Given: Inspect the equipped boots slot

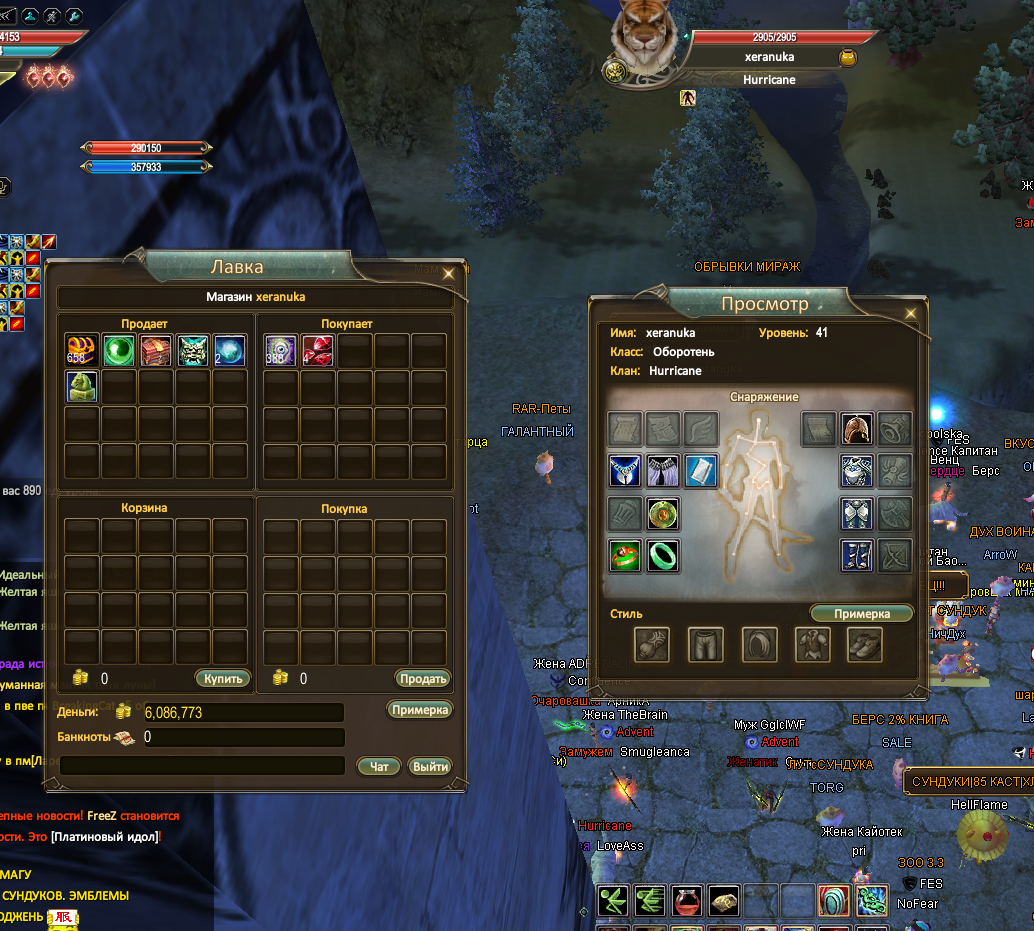Looking at the screenshot, I should [x=857, y=555].
